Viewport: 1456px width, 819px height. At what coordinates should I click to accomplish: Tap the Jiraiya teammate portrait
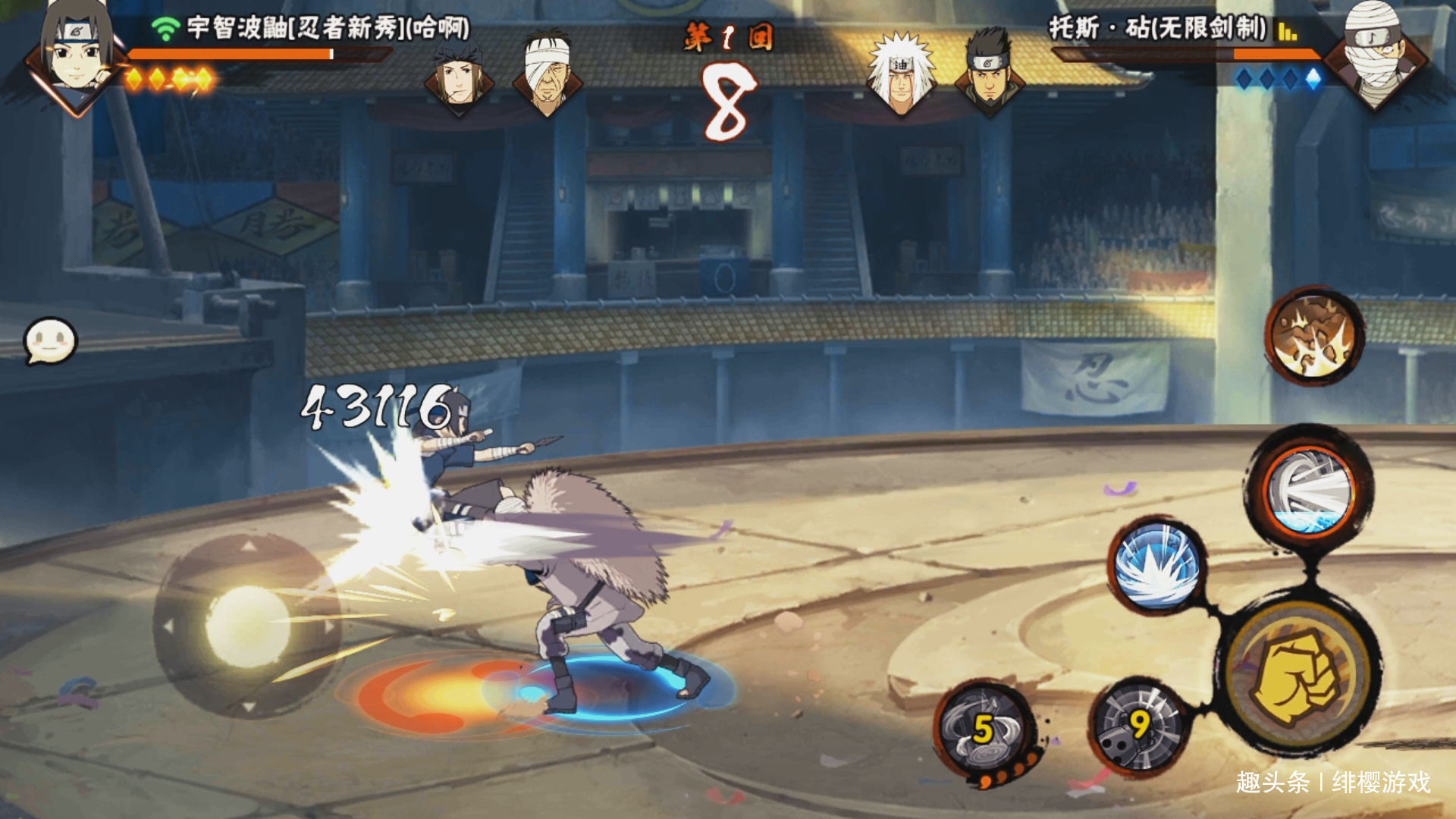pos(901,74)
